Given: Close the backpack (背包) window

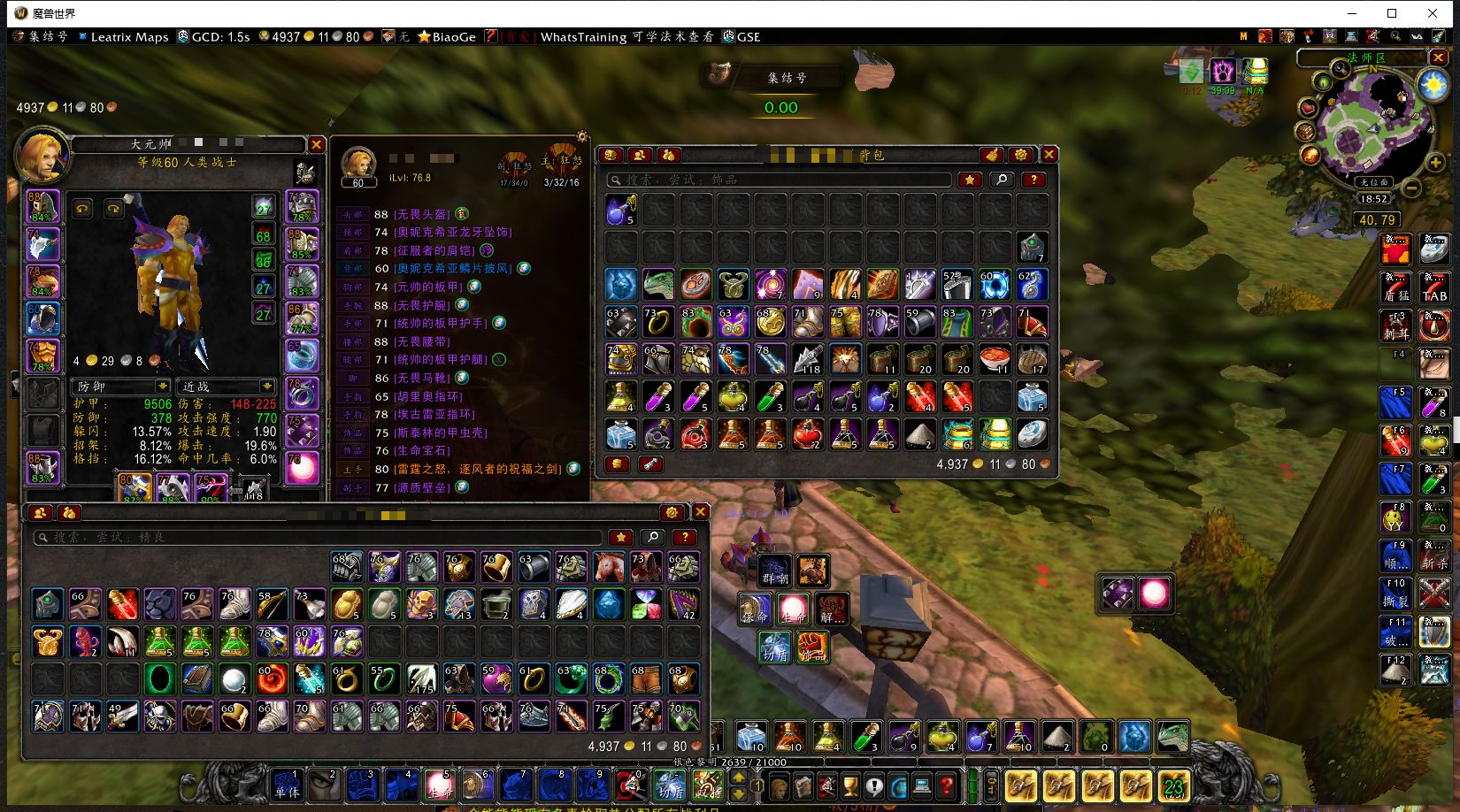Looking at the screenshot, I should point(1049,154).
